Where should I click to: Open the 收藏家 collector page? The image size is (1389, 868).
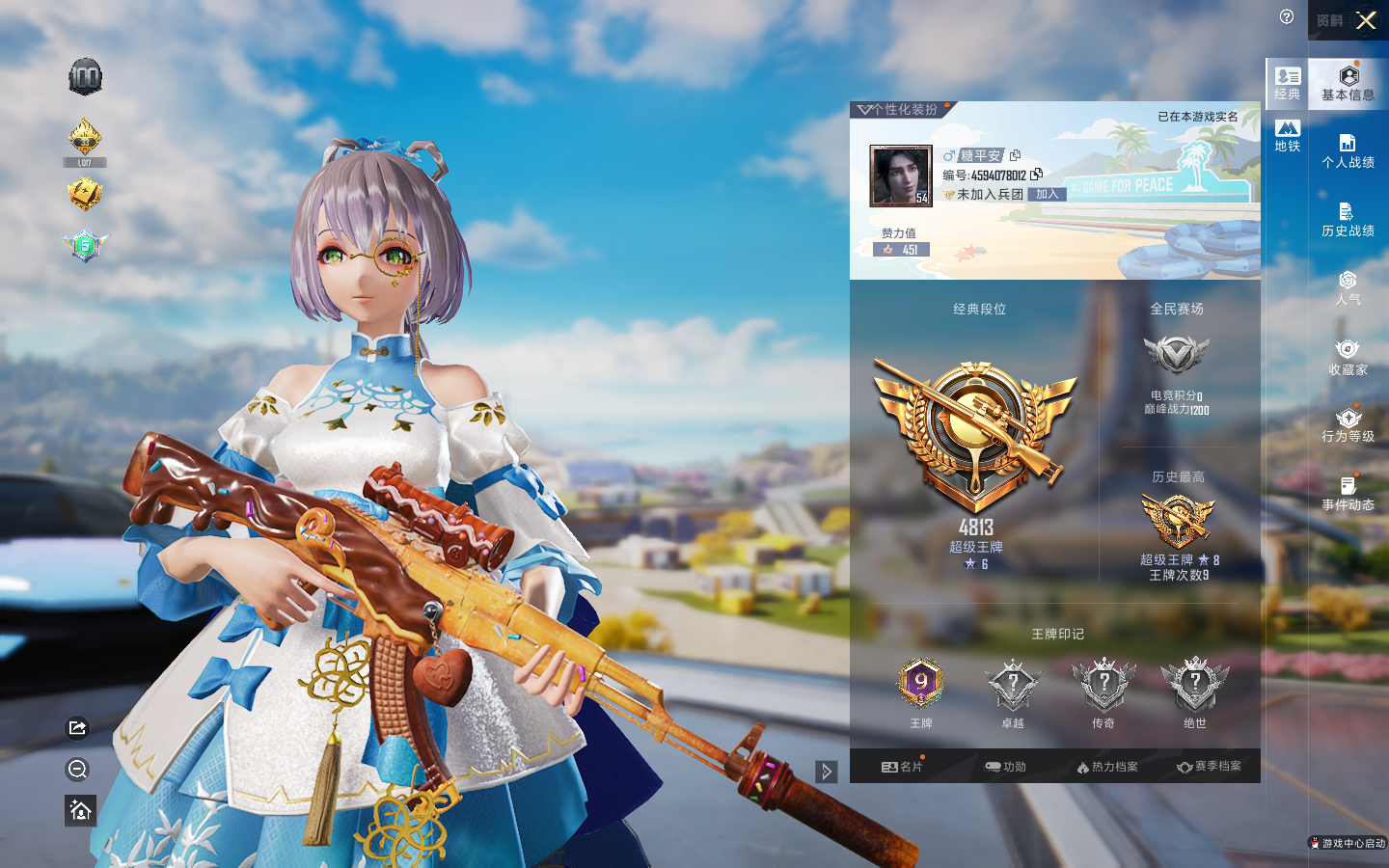[1348, 357]
